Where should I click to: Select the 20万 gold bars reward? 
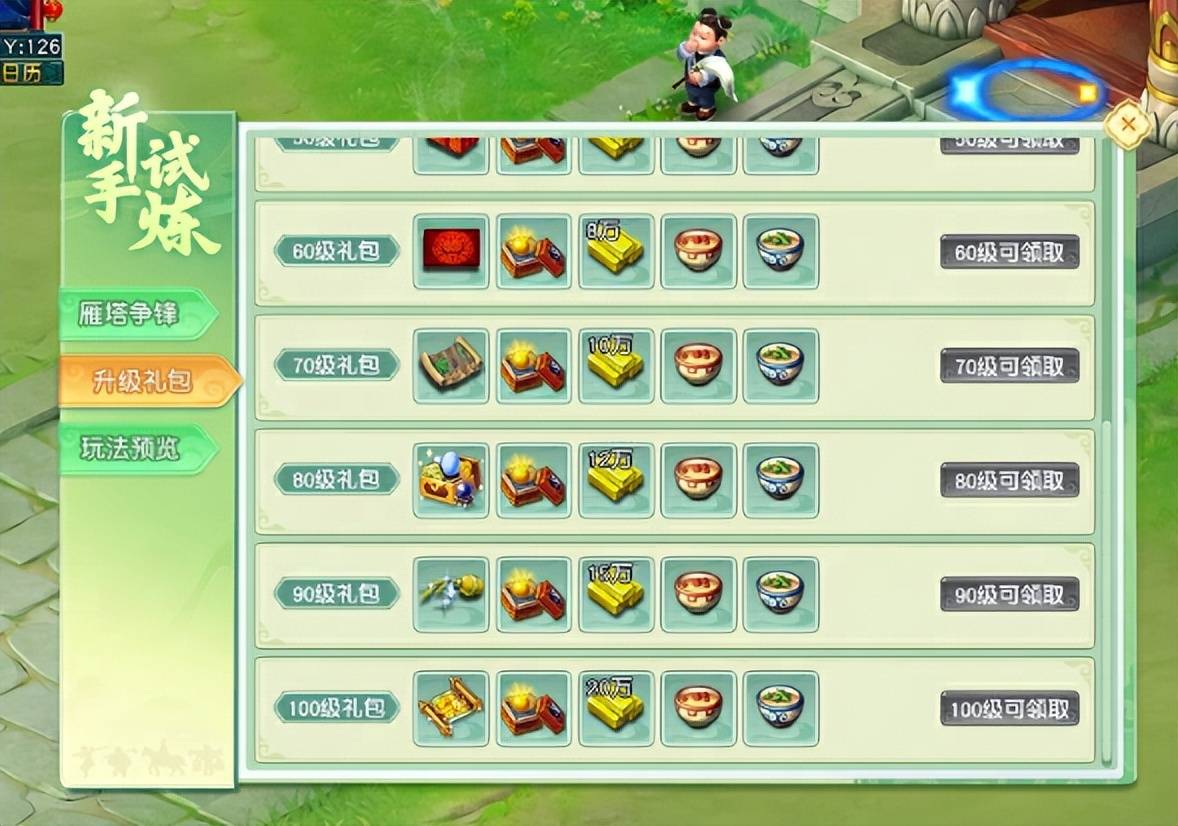(616, 707)
